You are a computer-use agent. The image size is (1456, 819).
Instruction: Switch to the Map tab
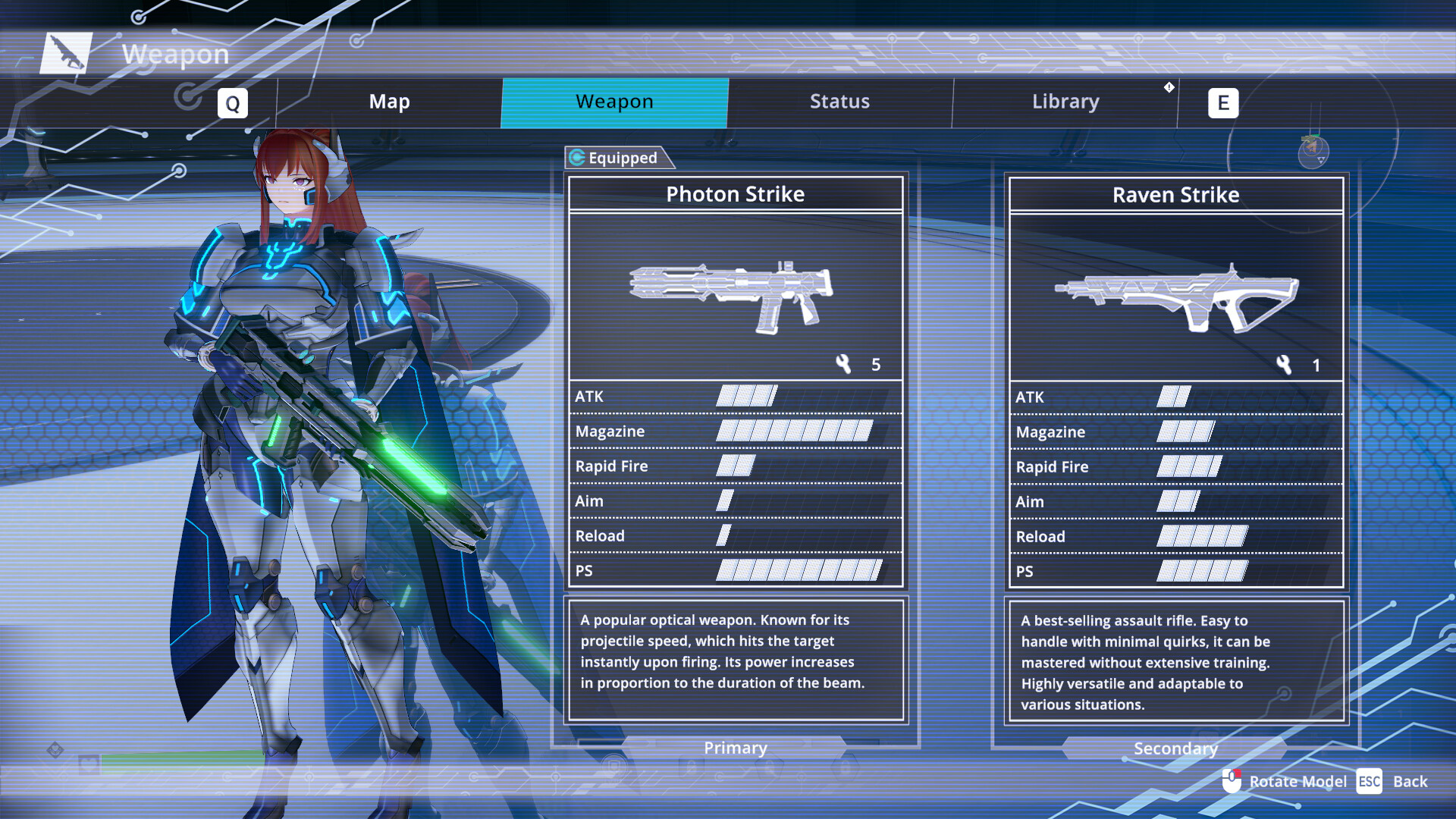coord(389,101)
